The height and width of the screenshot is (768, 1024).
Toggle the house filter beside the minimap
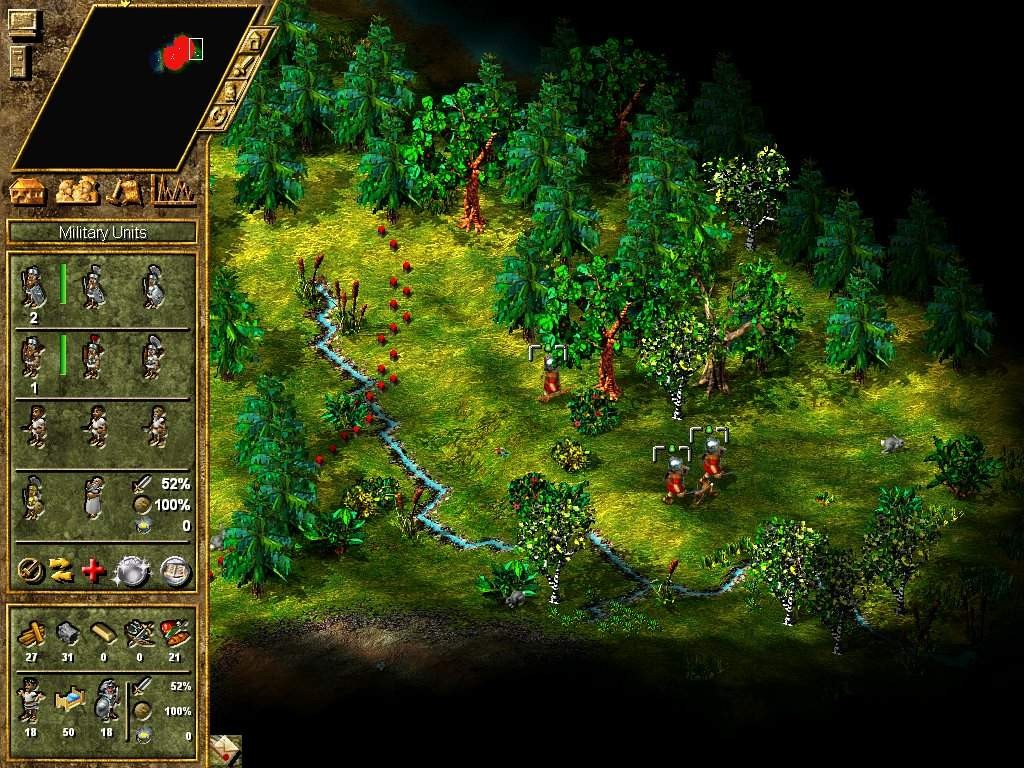point(257,41)
